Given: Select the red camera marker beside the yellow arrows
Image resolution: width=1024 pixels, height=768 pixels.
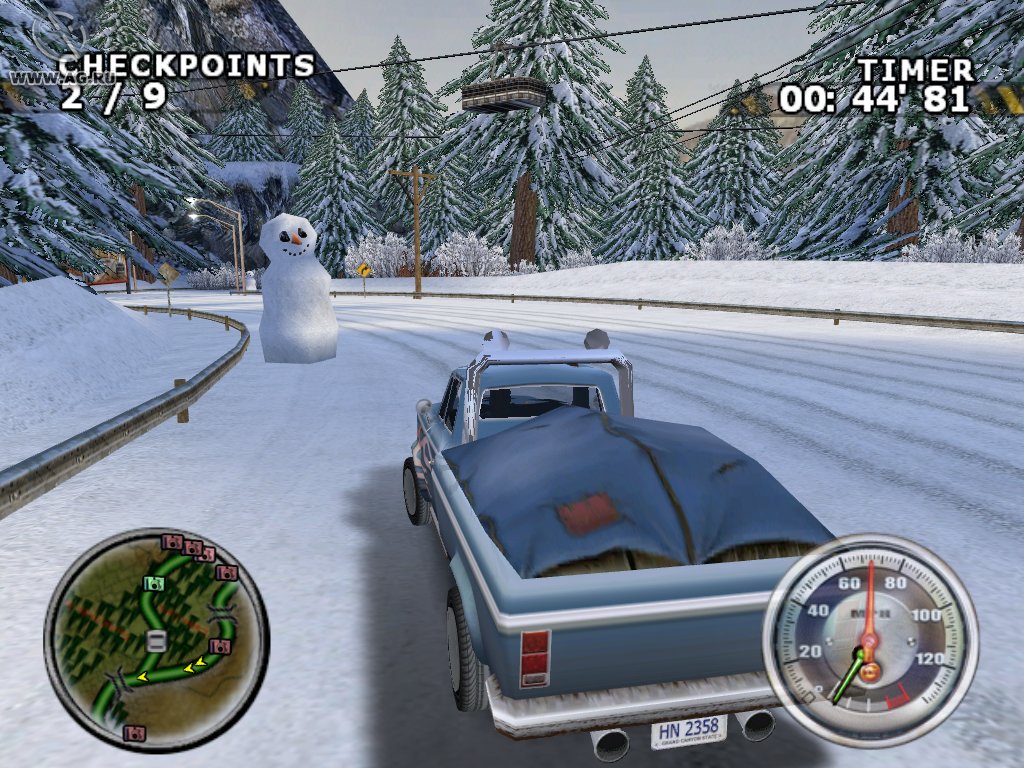Looking at the screenshot, I should (220, 647).
